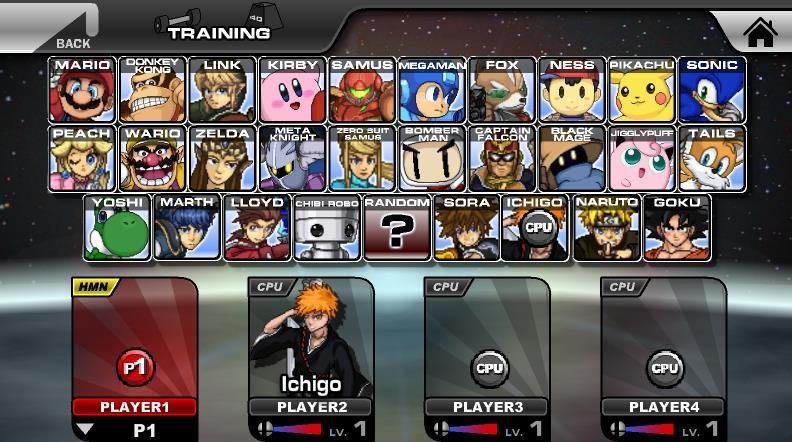Click the RANDOM question mark tile

click(397, 227)
